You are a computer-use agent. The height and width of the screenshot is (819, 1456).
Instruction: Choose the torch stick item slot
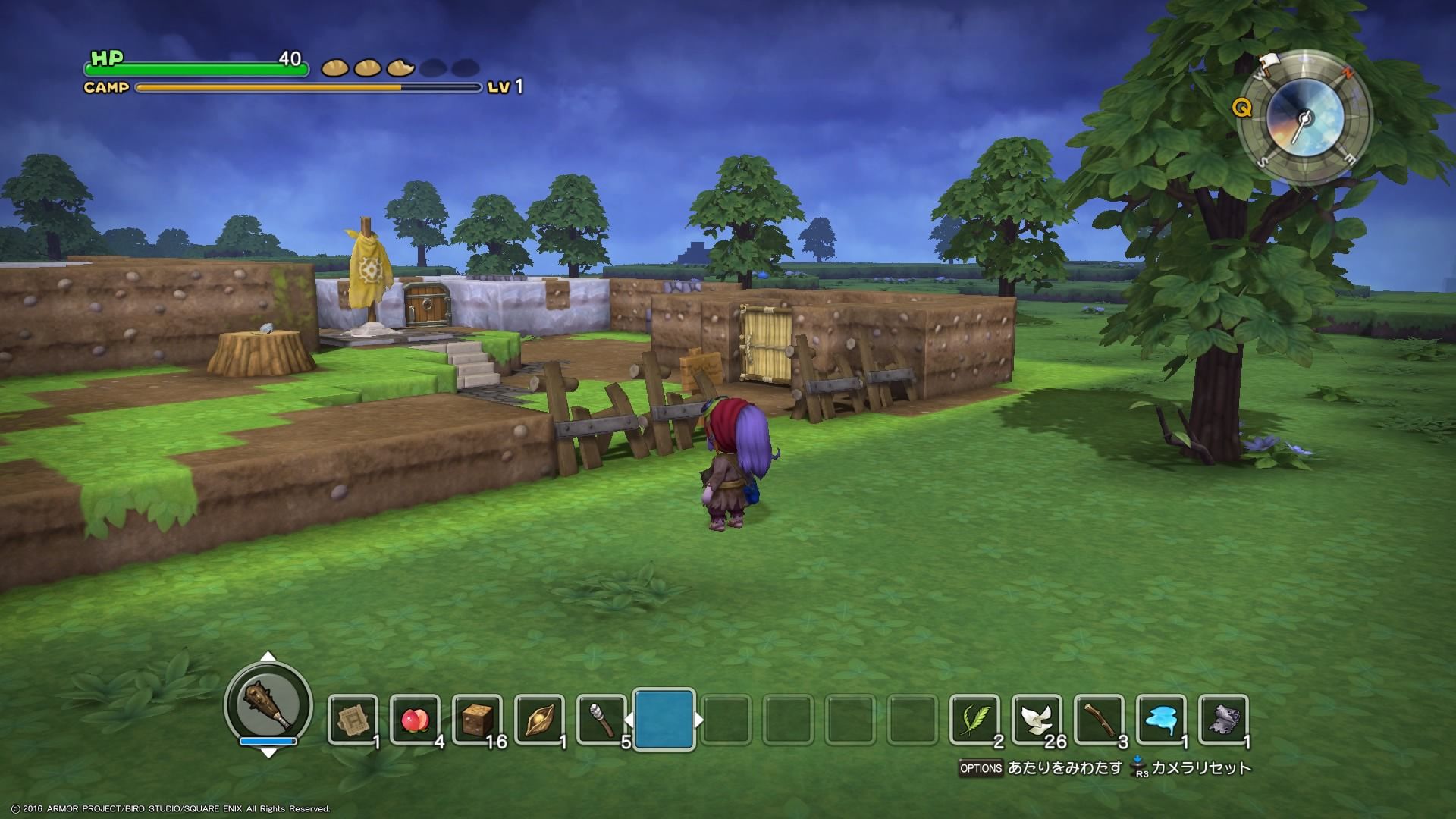(x=601, y=720)
